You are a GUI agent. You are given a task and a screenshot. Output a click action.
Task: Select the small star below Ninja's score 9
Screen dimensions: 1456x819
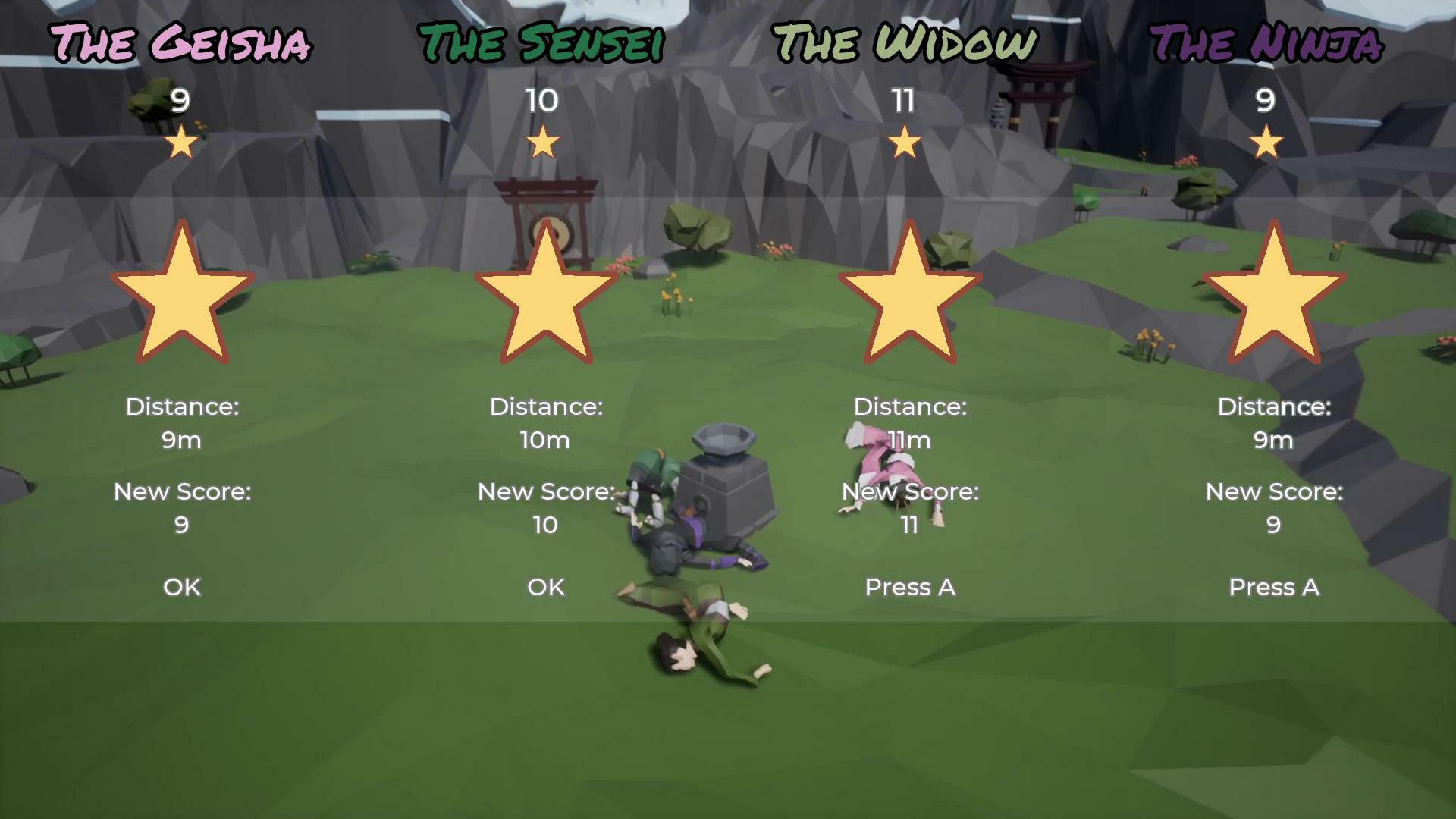(1267, 141)
